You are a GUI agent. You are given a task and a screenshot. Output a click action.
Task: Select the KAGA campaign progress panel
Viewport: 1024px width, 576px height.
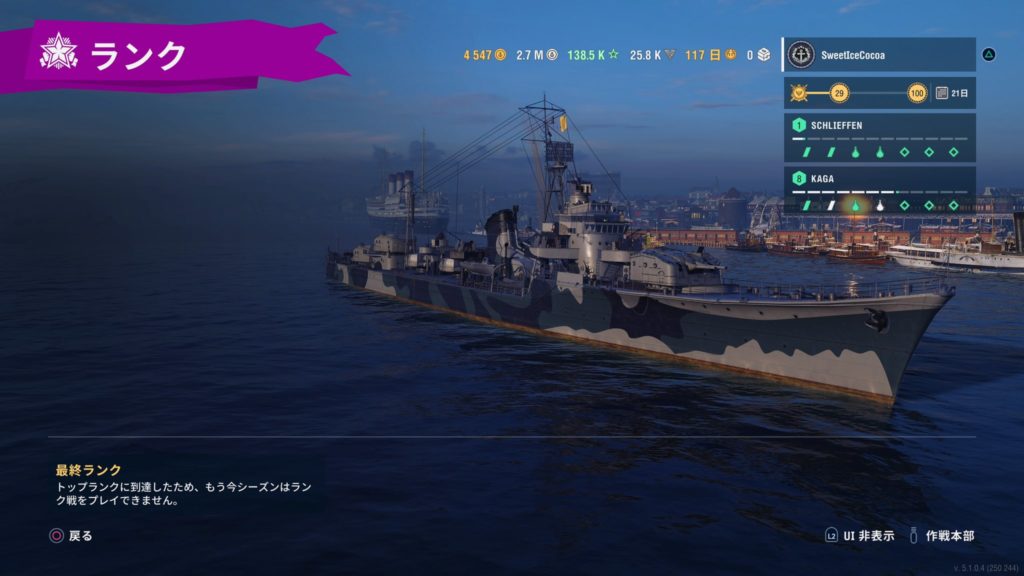878,191
